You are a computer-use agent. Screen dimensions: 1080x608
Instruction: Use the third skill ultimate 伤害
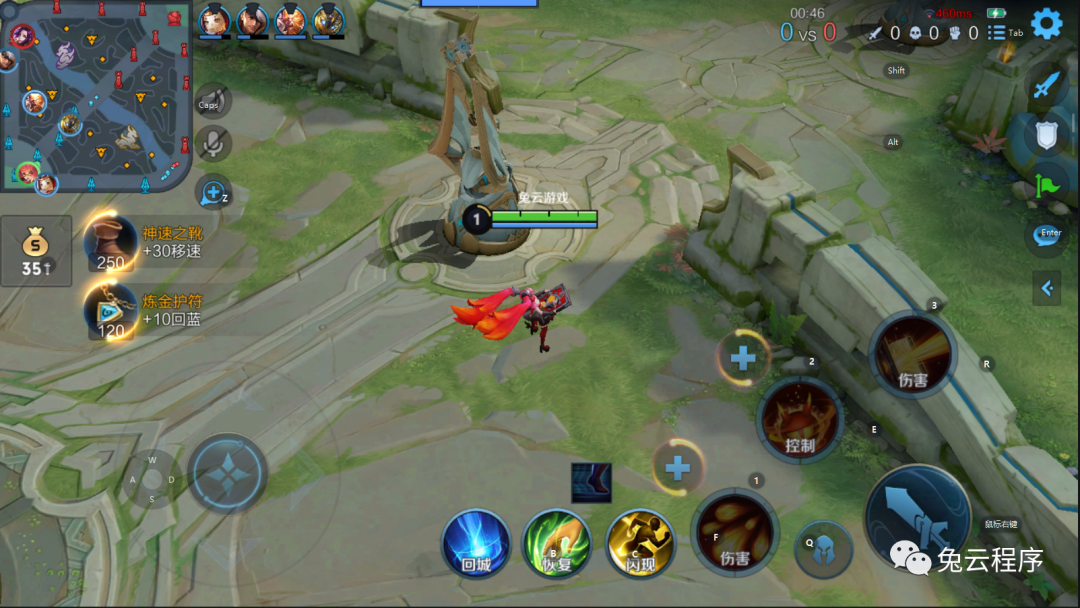click(913, 354)
